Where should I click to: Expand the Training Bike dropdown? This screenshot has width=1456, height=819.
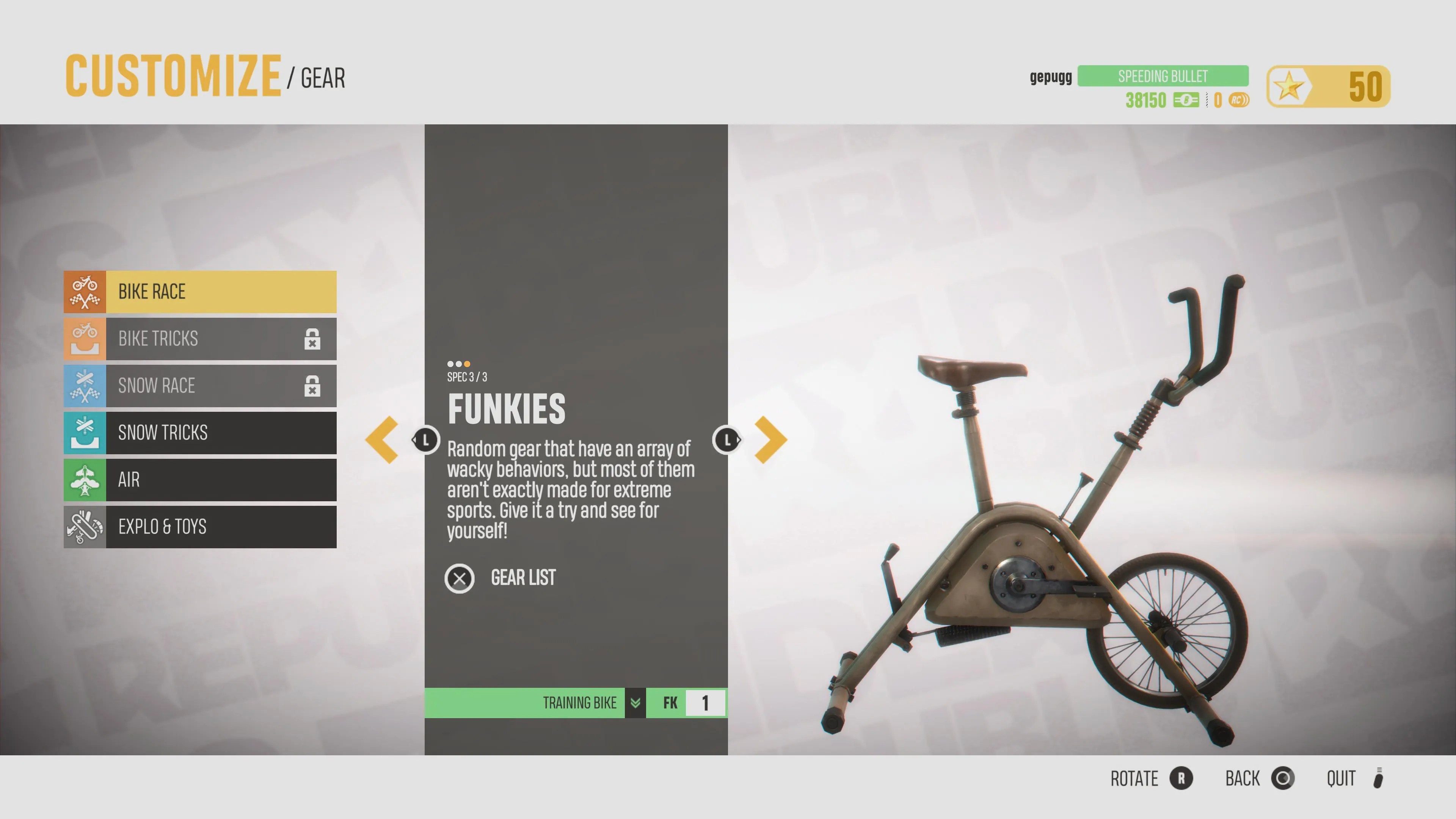tap(635, 703)
